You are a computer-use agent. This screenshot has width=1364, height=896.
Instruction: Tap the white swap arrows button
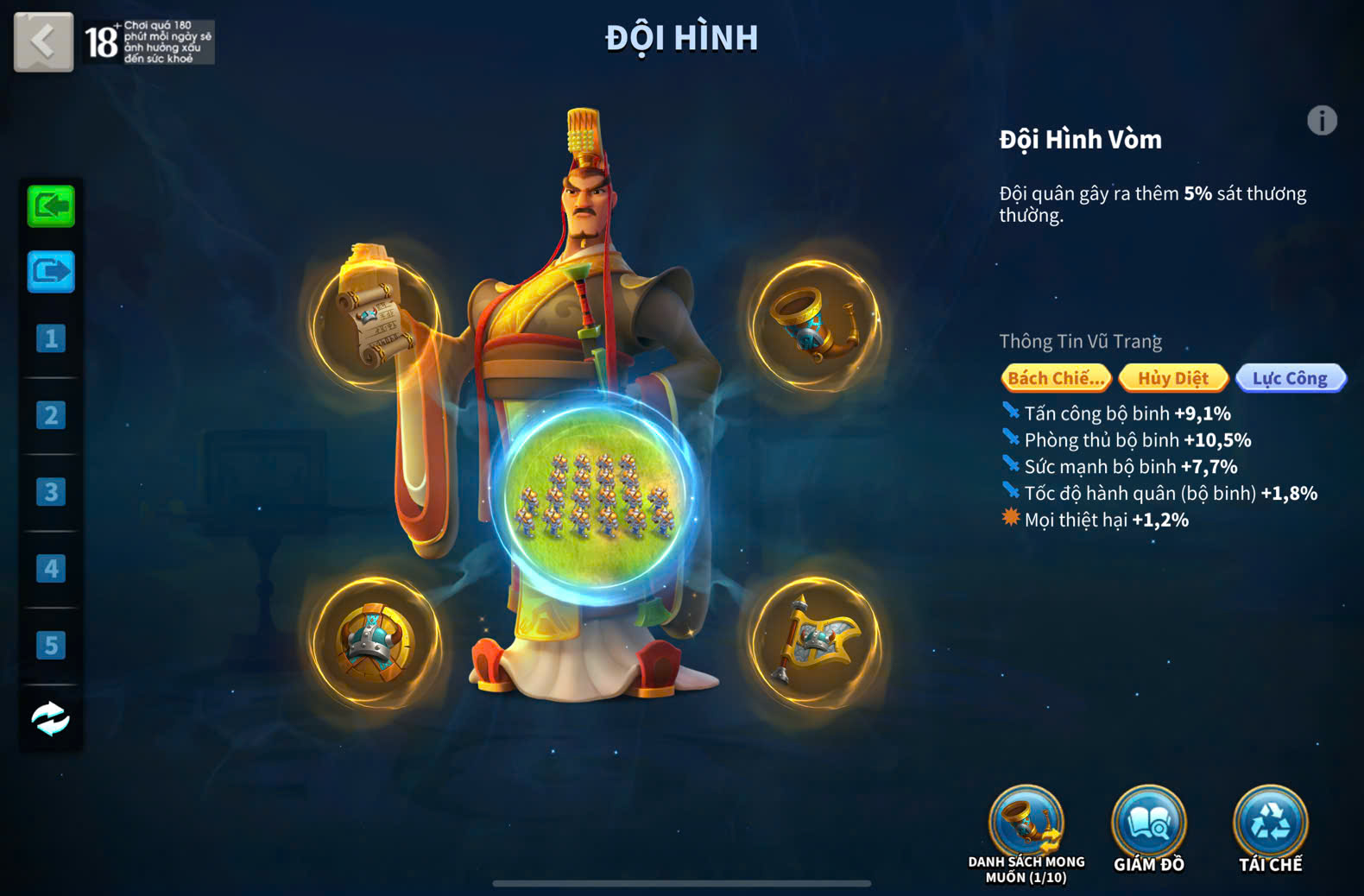(x=51, y=718)
